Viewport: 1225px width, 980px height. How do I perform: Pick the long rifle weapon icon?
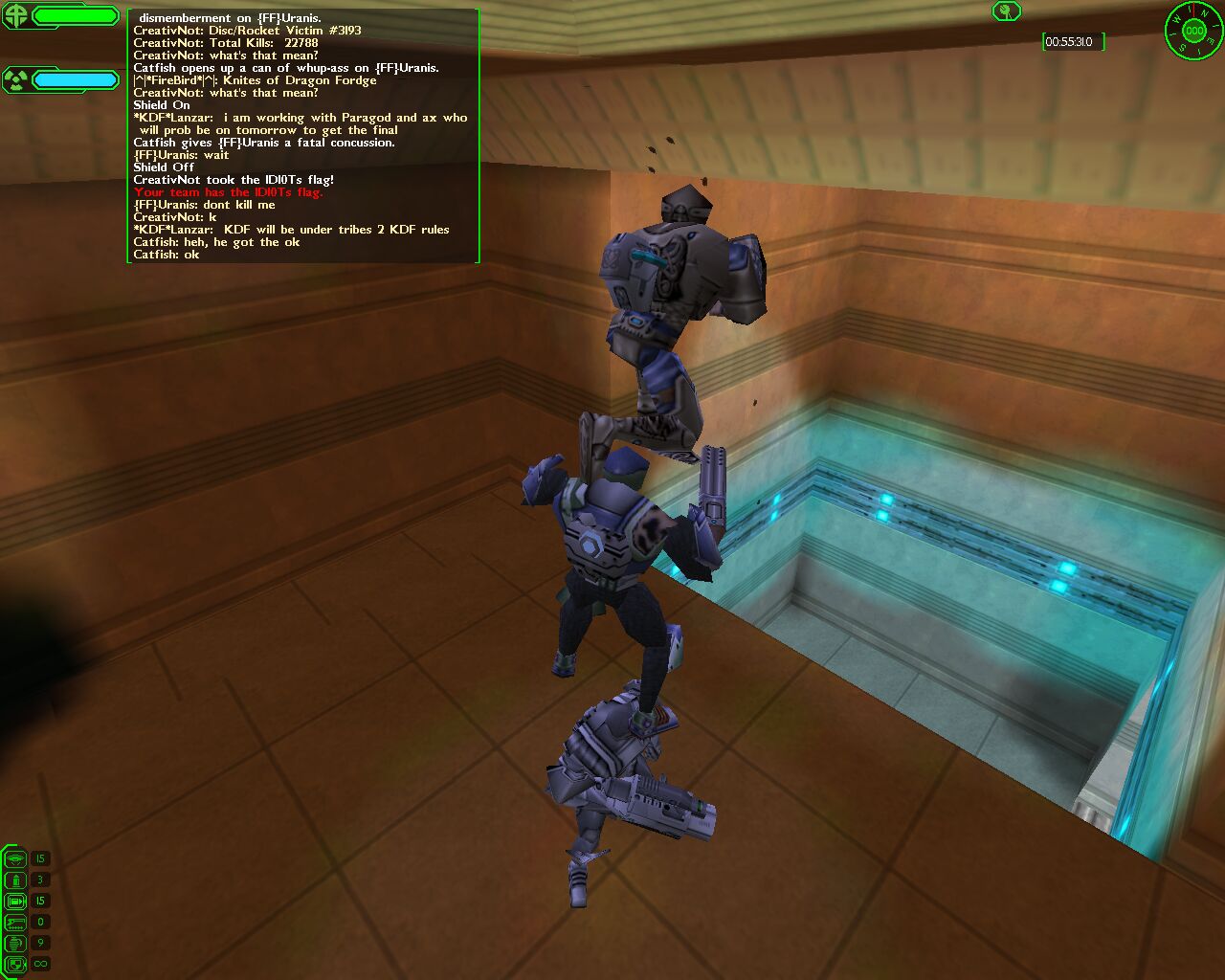[x=15, y=922]
